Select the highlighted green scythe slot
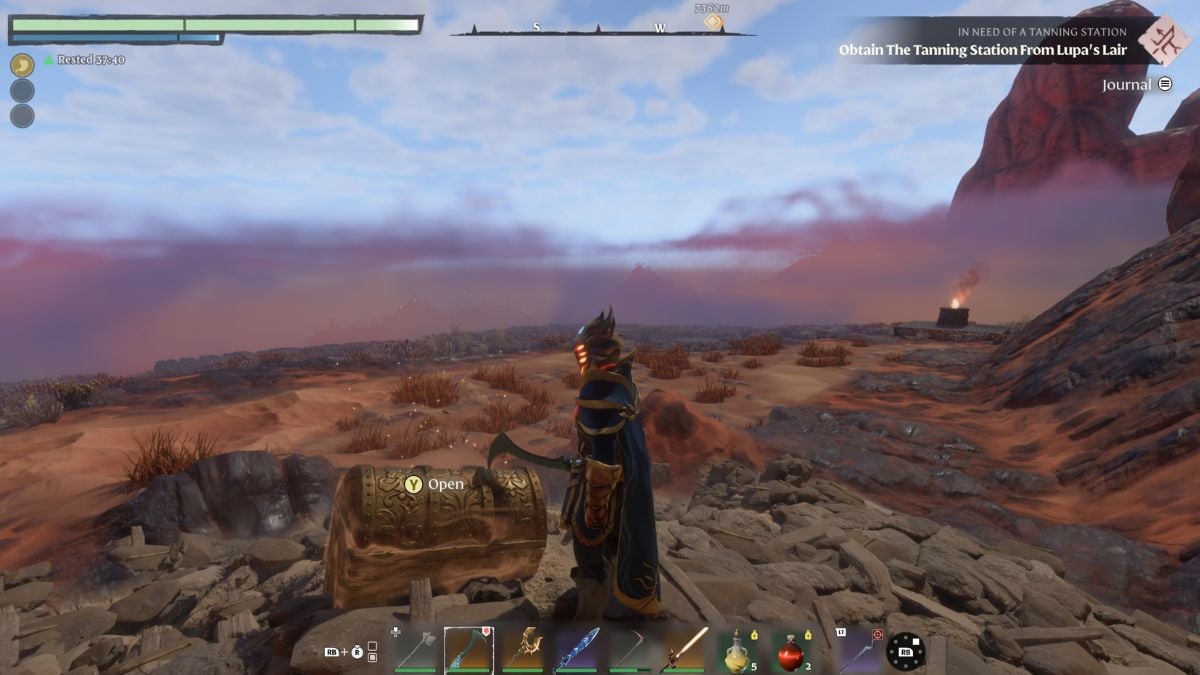Screen dimensions: 1200x675 [x=468, y=650]
